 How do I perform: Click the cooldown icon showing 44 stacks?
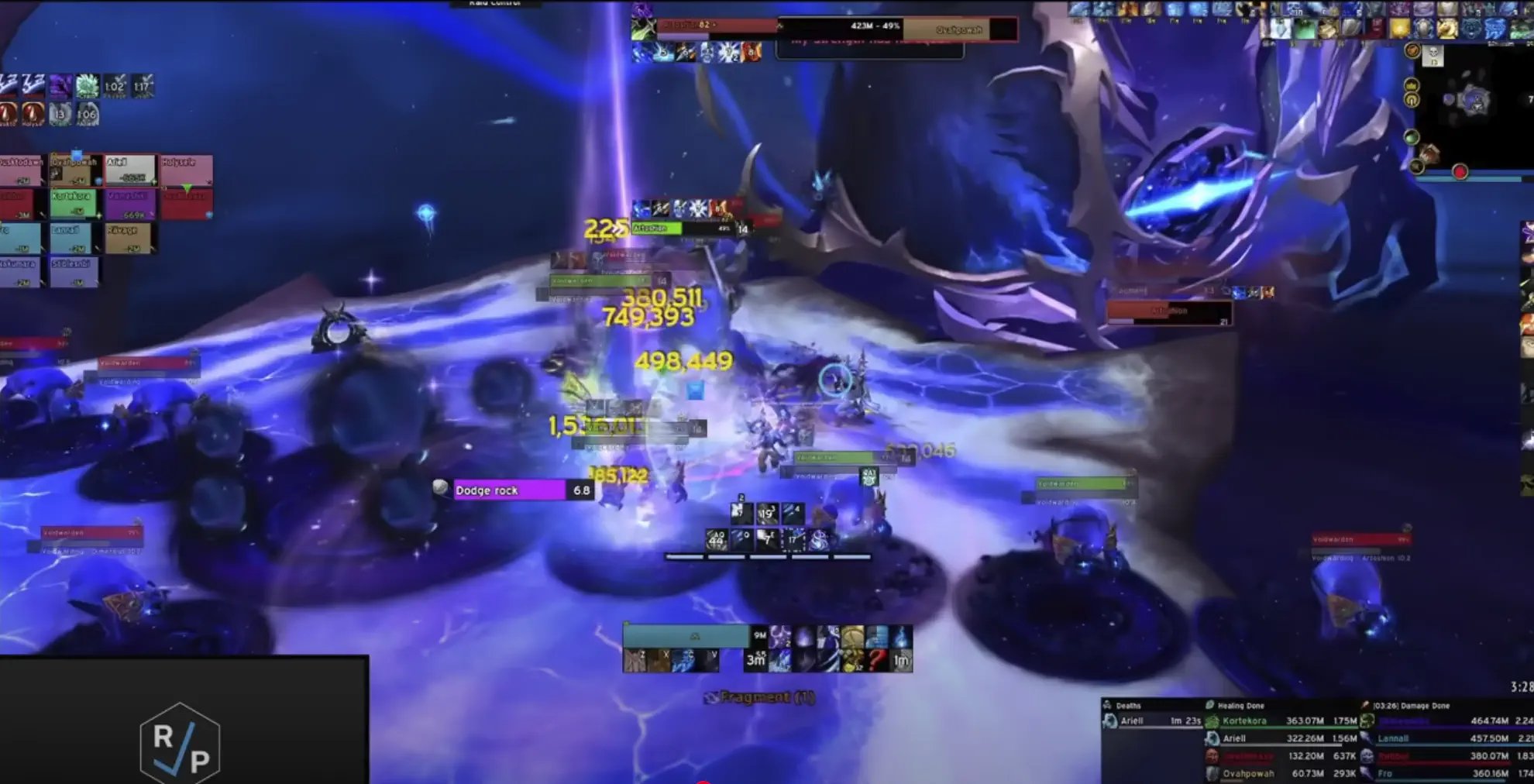click(x=717, y=541)
